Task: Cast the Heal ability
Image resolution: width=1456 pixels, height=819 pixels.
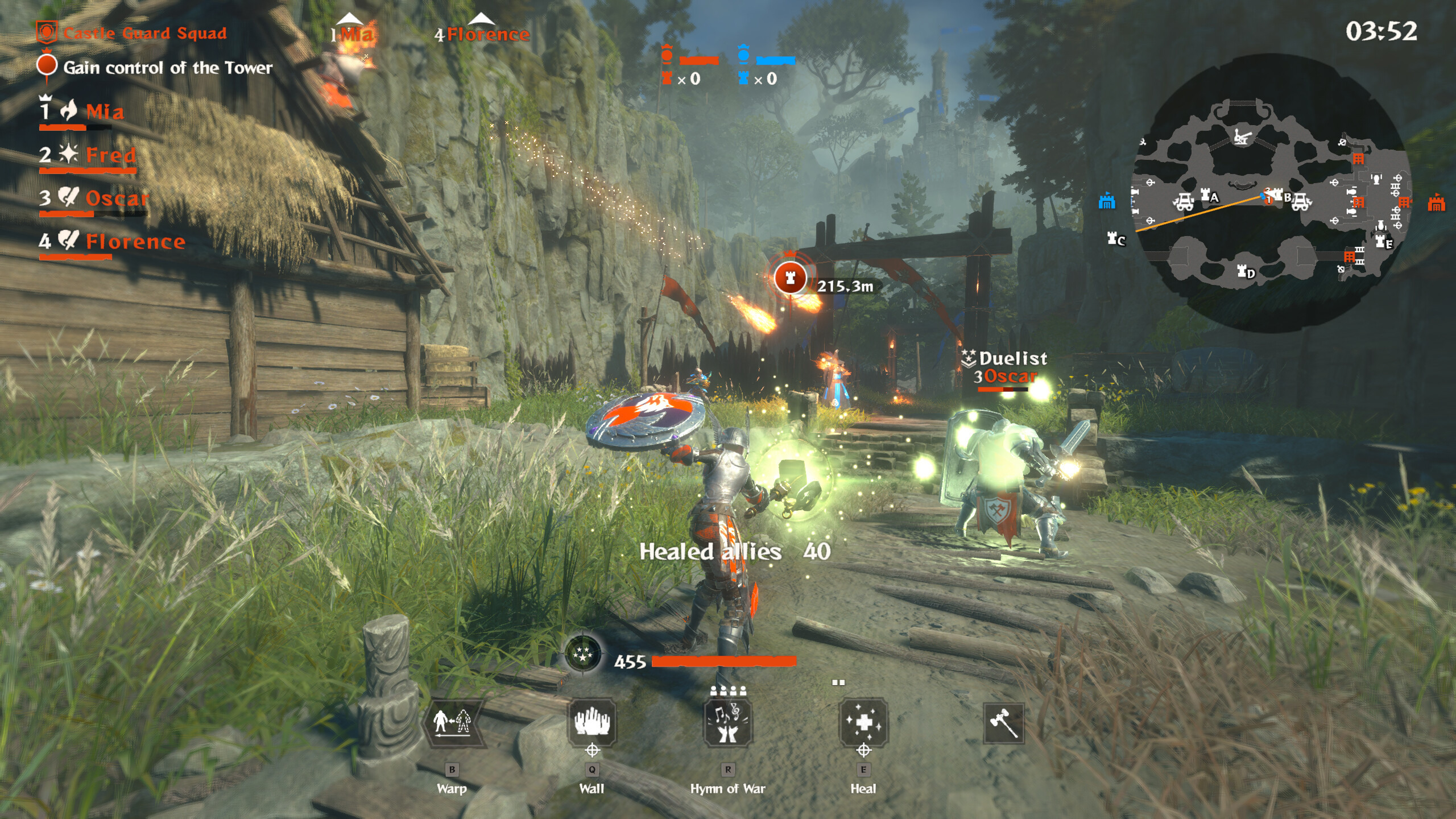Action: click(x=863, y=722)
